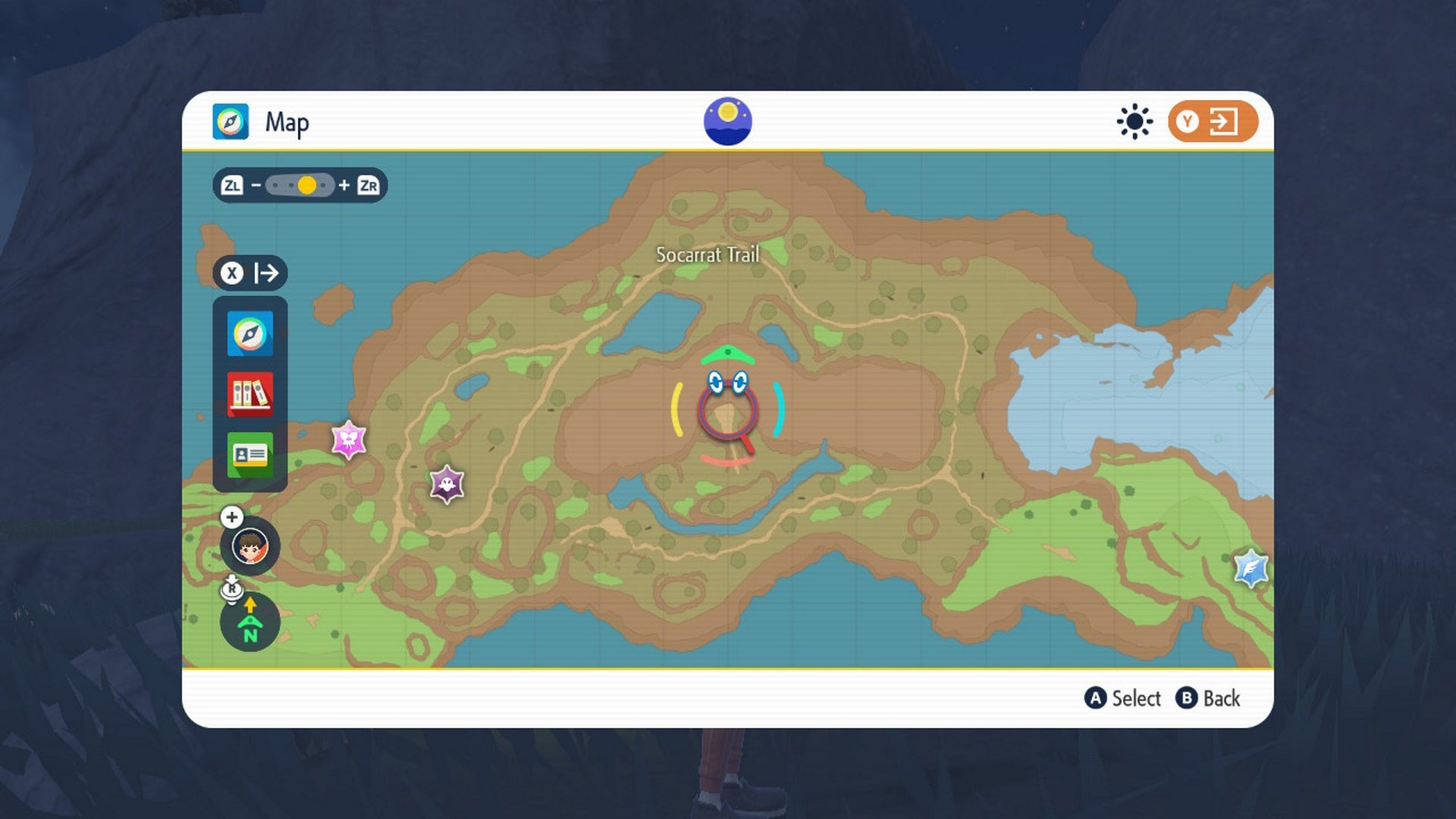Viewport: 1456px width, 819px height.
Task: Click the B Back prompt at bottom right
Action: coord(1209,698)
